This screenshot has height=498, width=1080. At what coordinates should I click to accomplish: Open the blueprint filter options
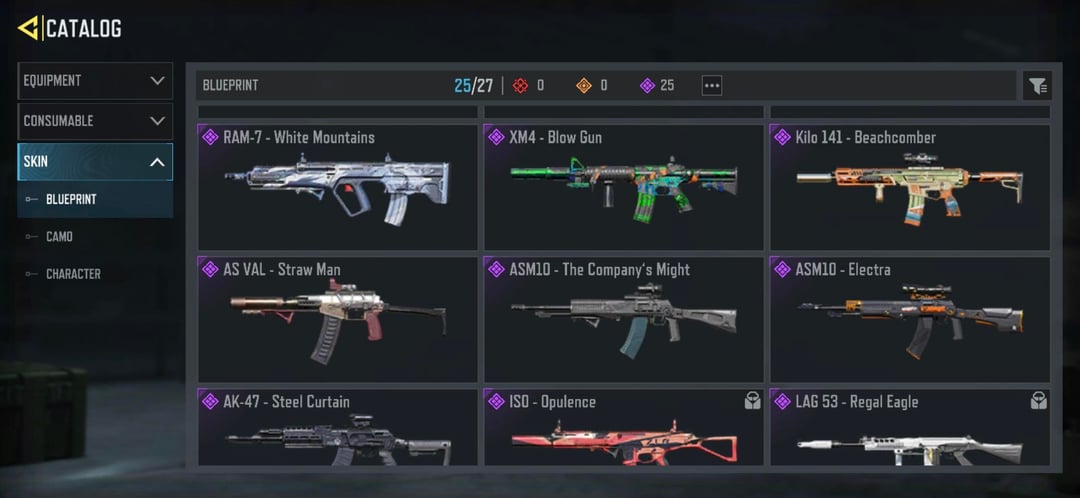(1037, 86)
